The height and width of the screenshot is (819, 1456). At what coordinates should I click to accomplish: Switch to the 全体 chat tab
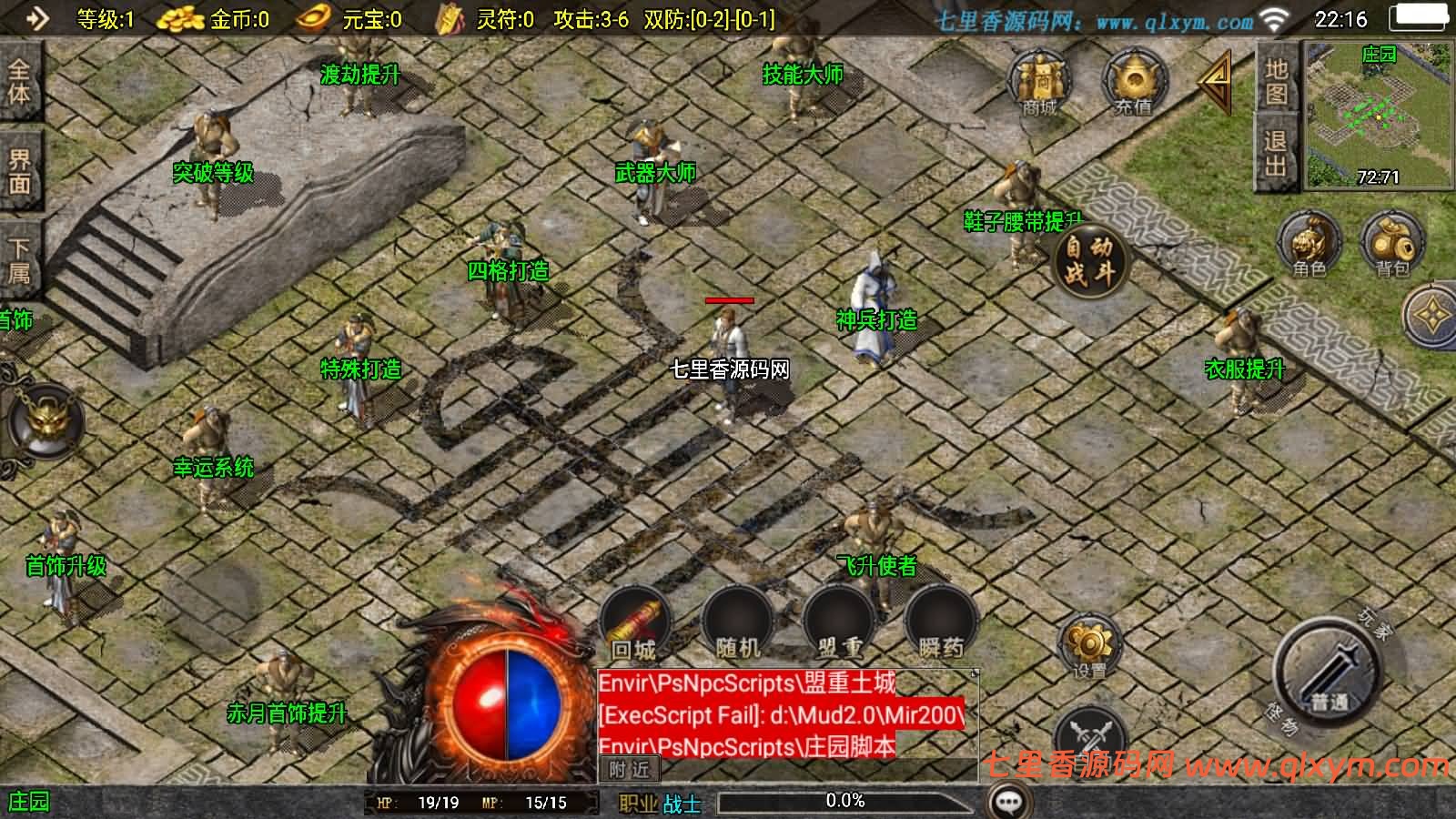tap(19, 82)
